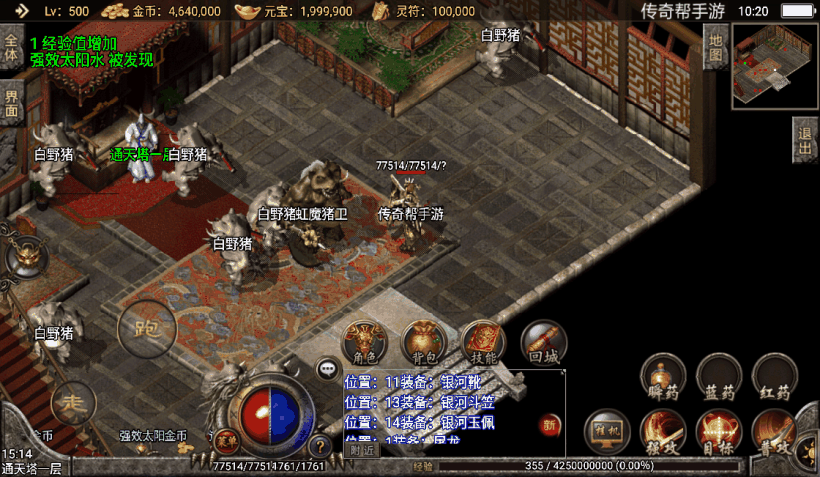Use the 瞬药 instant potion slot
The image size is (820, 477).
pyautogui.click(x=663, y=376)
